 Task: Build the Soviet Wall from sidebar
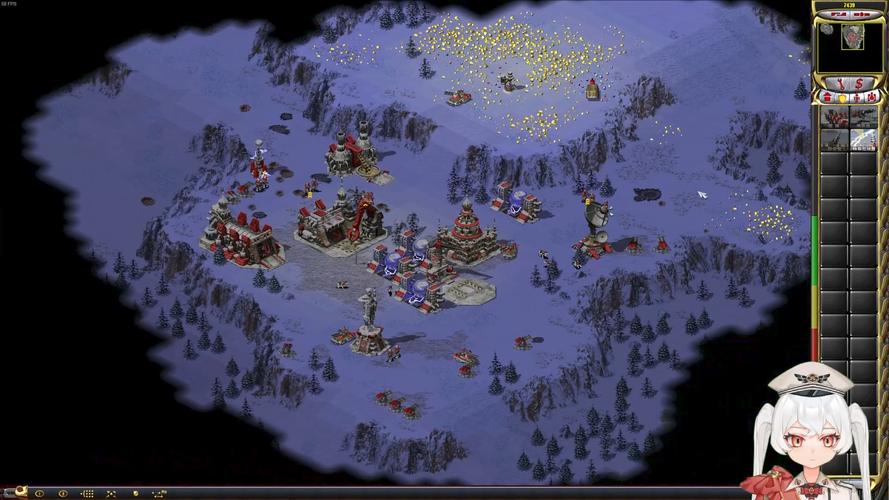(x=835, y=116)
